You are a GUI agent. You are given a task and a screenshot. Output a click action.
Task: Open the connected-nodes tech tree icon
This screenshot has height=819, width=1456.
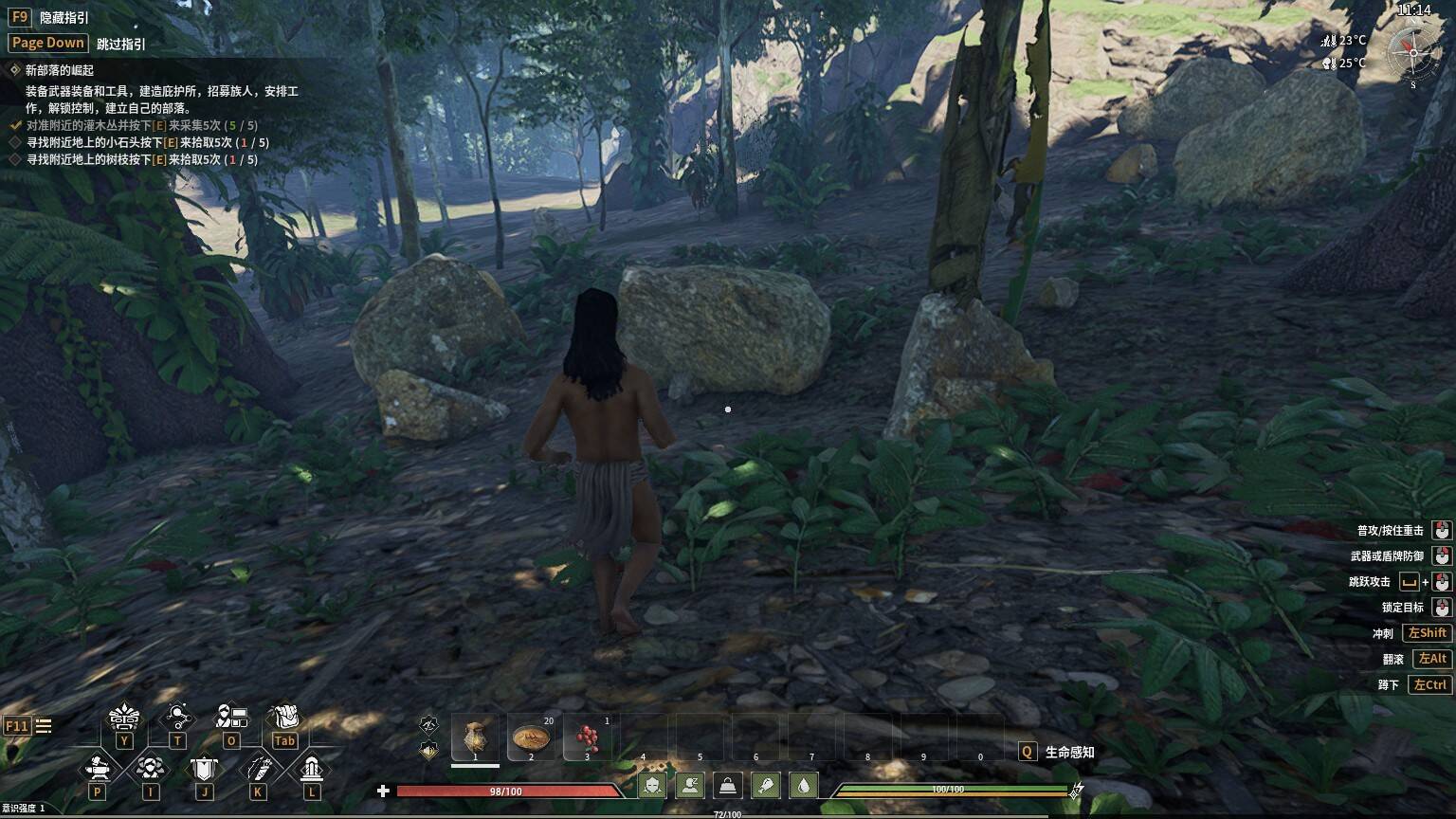pyautogui.click(x=177, y=717)
